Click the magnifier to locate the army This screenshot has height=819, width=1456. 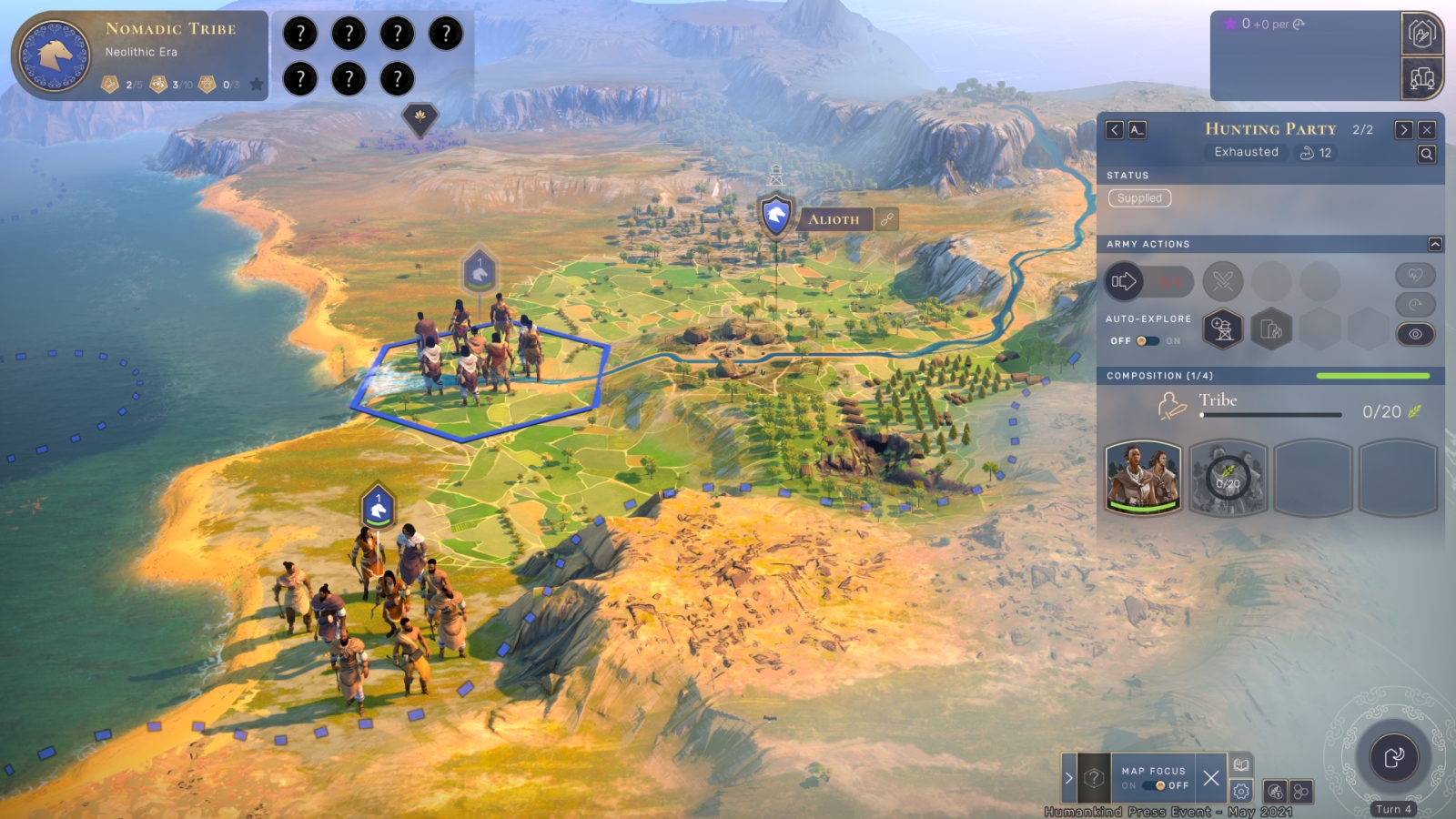(1427, 155)
